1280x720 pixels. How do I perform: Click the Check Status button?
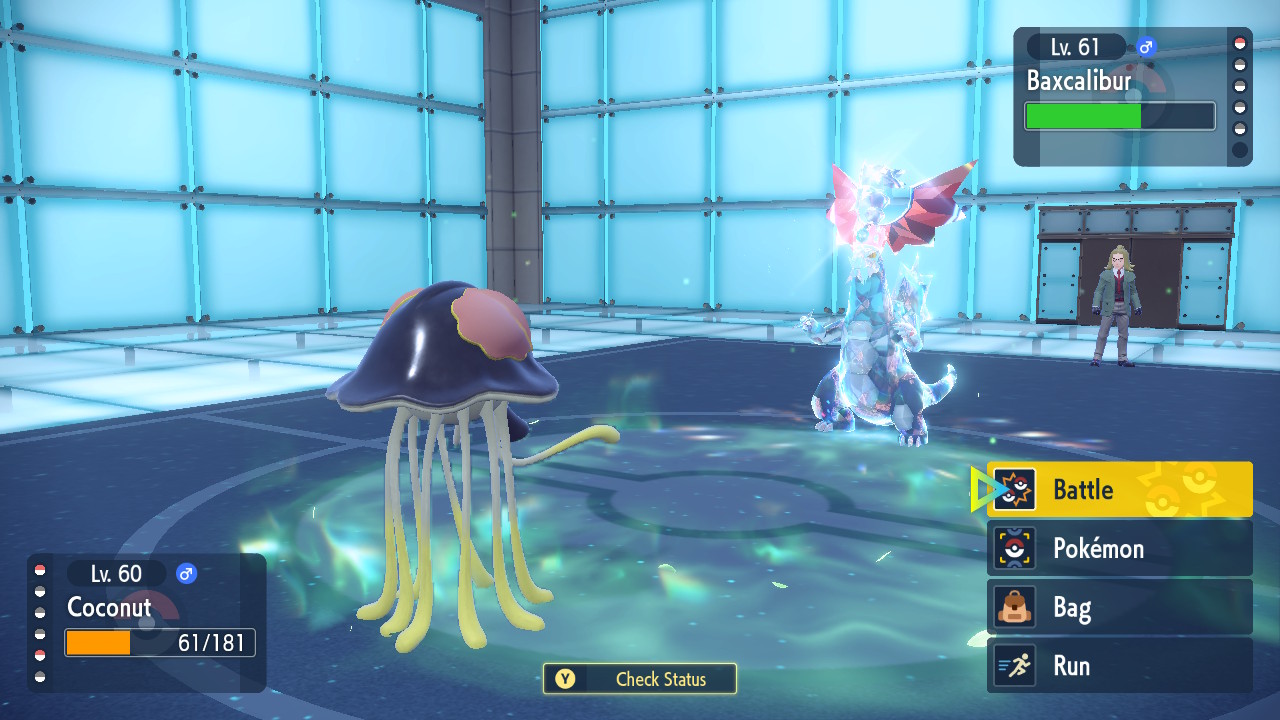(640, 679)
